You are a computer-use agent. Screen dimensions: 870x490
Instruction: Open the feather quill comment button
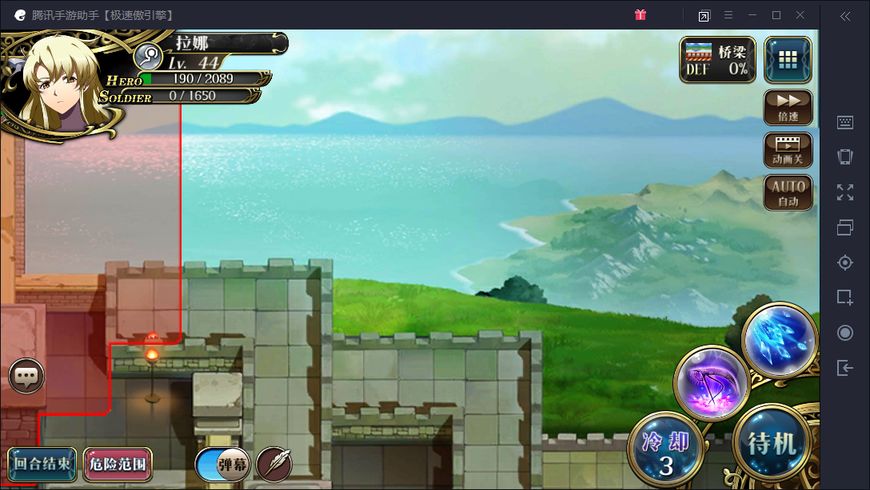tap(274, 463)
